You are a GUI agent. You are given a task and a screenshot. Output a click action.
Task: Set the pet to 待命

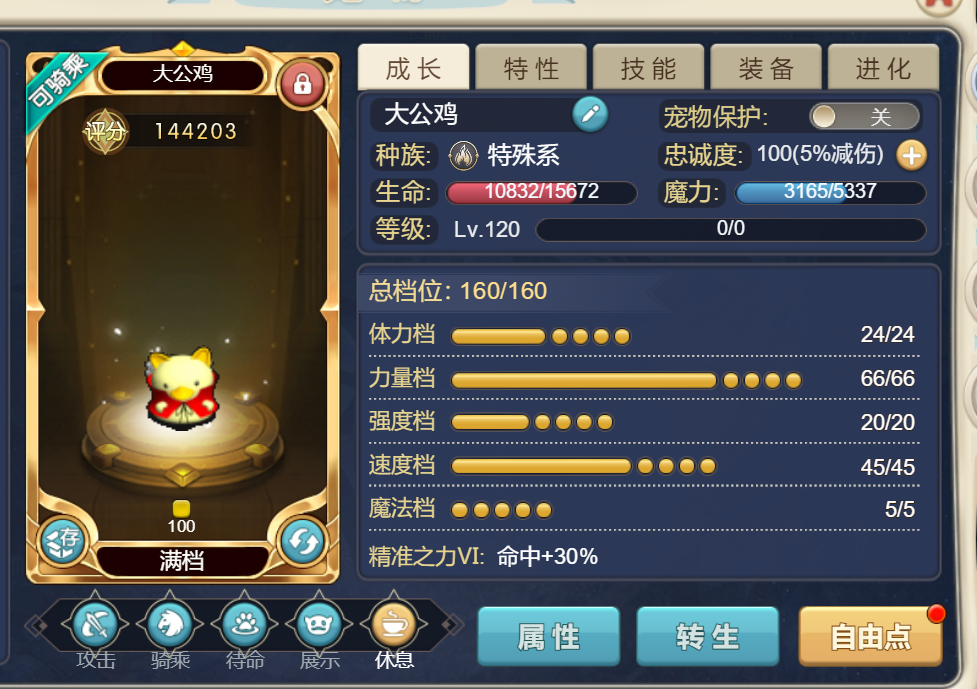click(x=245, y=627)
